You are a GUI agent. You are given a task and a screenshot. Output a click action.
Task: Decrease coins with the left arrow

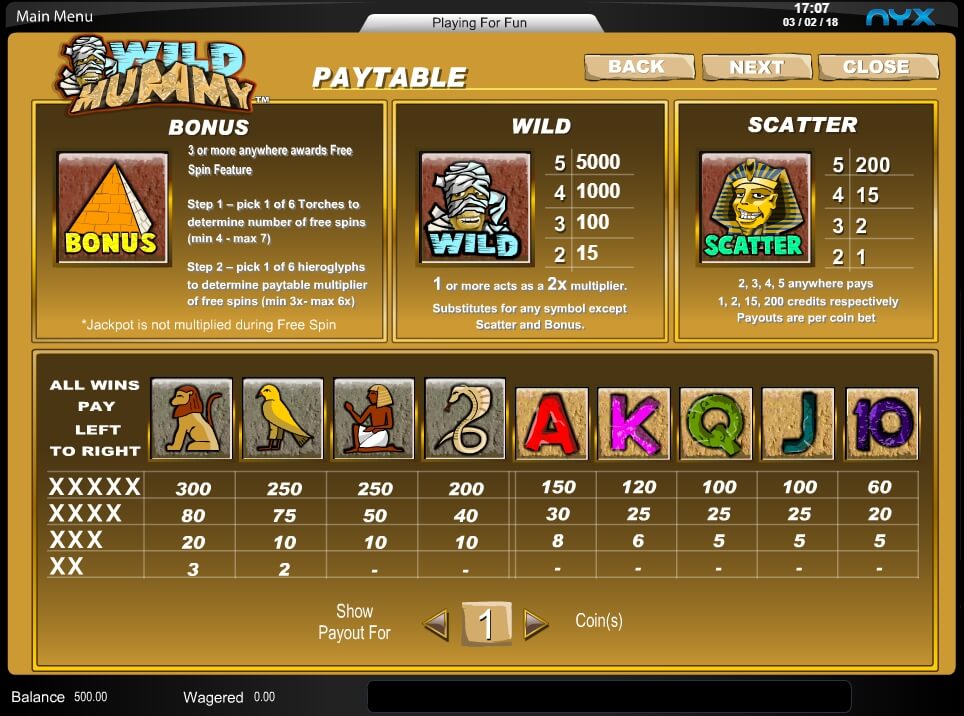pos(436,625)
